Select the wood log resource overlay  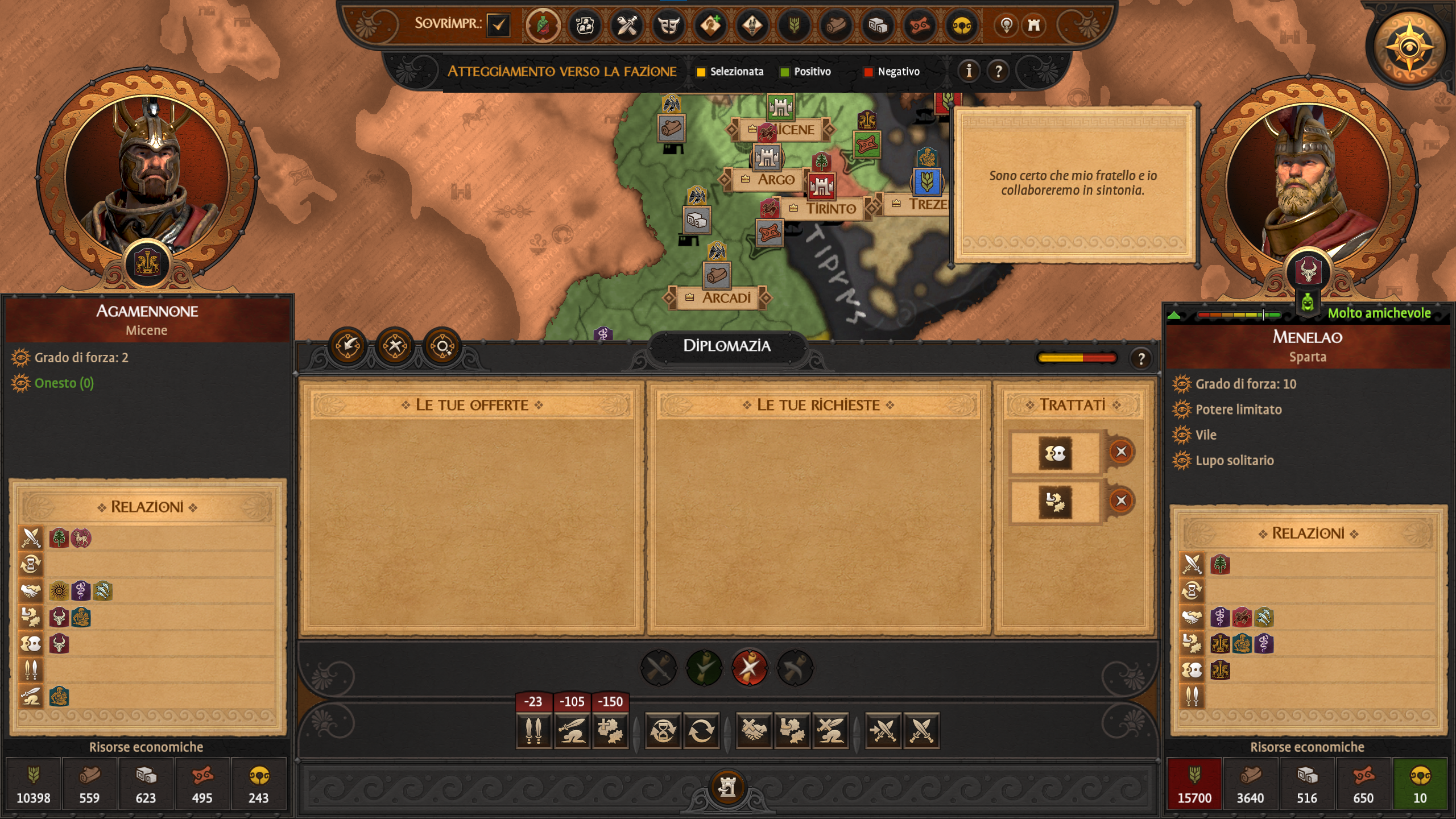click(836, 25)
